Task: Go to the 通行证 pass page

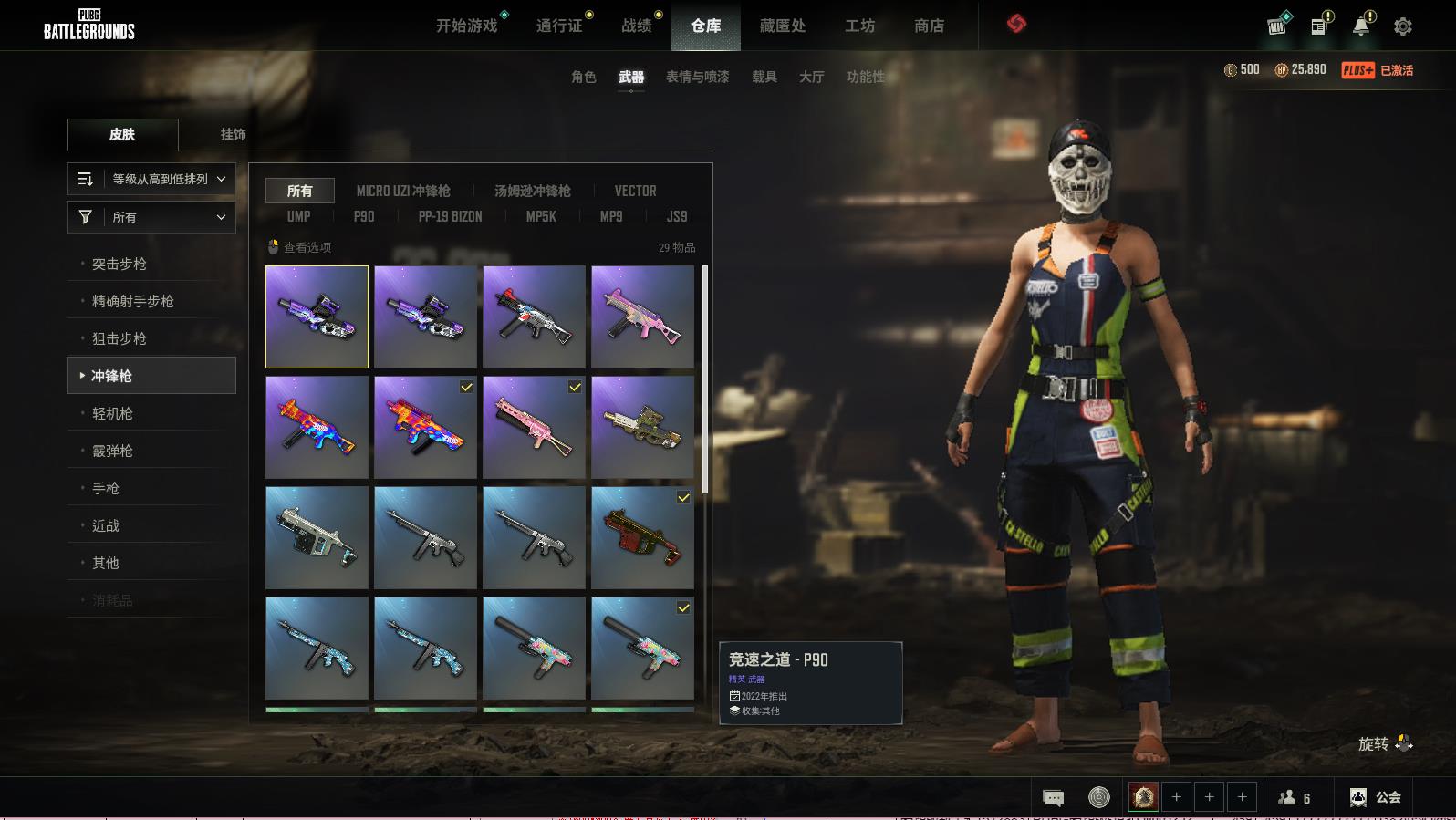Action: (x=559, y=26)
